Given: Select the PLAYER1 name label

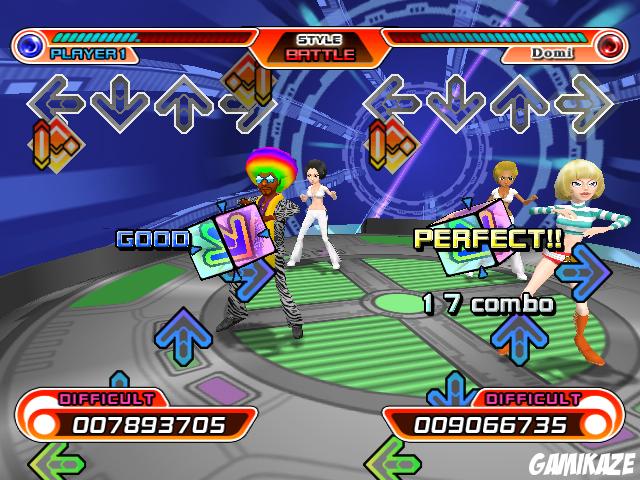Looking at the screenshot, I should click(x=88, y=53).
